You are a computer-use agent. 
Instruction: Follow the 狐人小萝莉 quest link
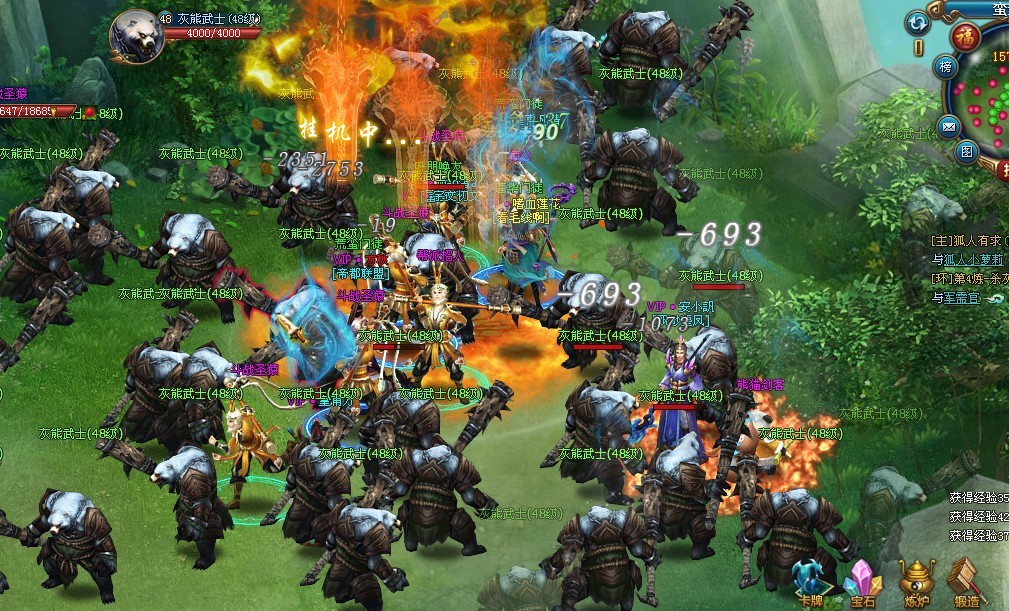974,259
